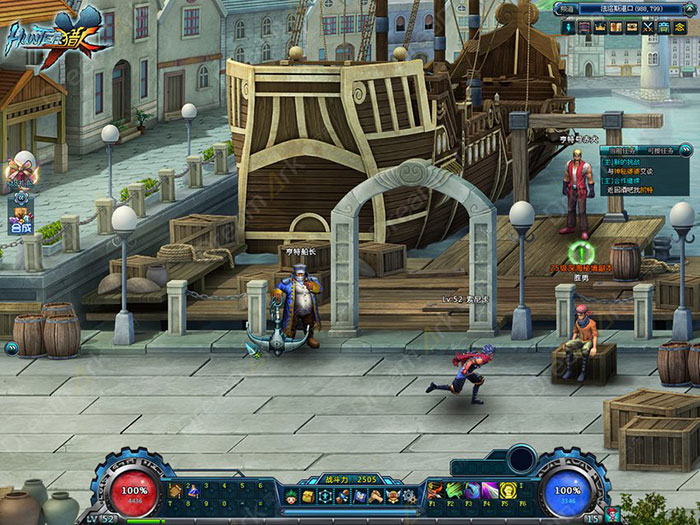Collapse the minimap with the up-arrow button
700x525 pixels.
689,8
